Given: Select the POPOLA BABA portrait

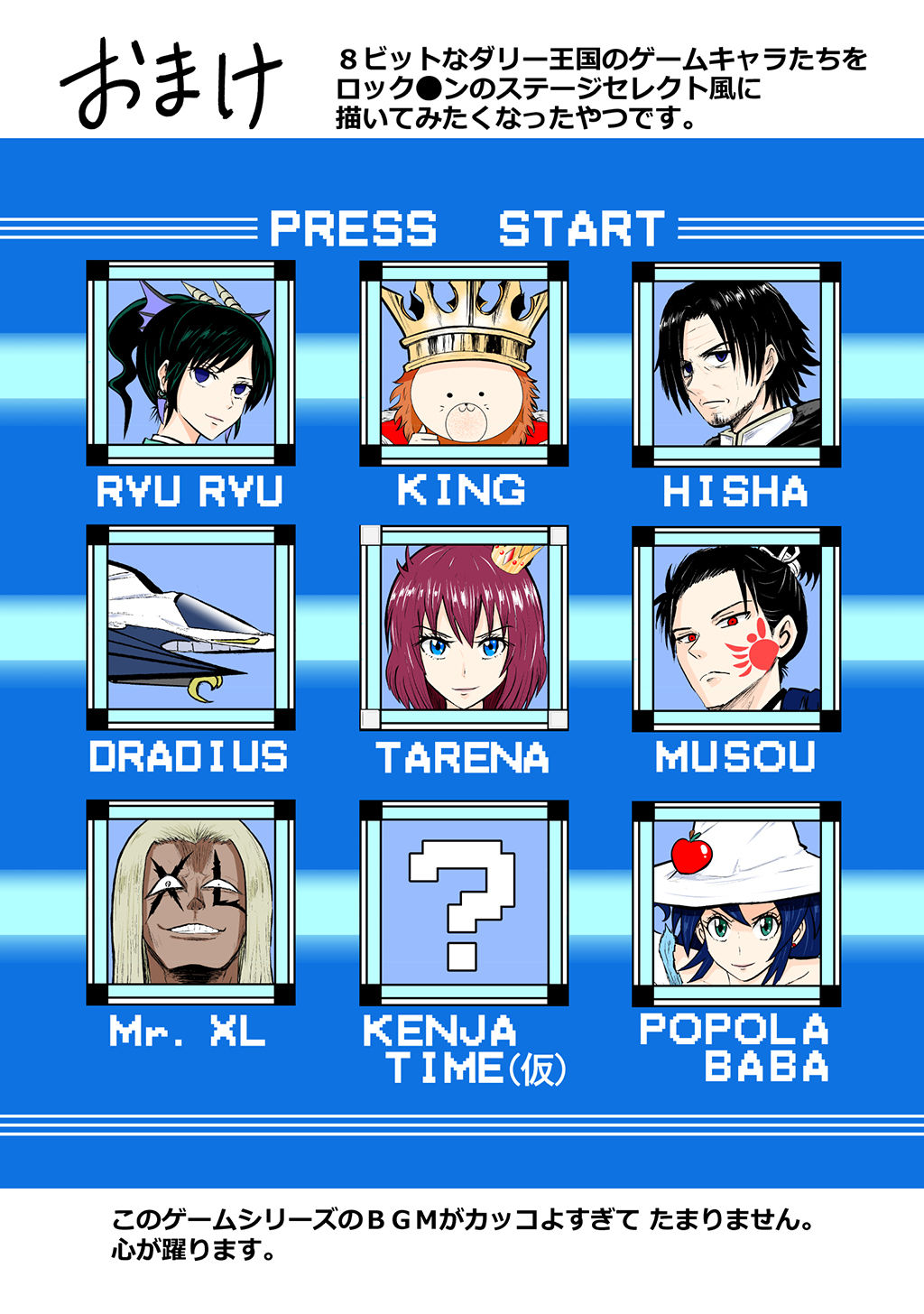Looking at the screenshot, I should click(x=736, y=902).
